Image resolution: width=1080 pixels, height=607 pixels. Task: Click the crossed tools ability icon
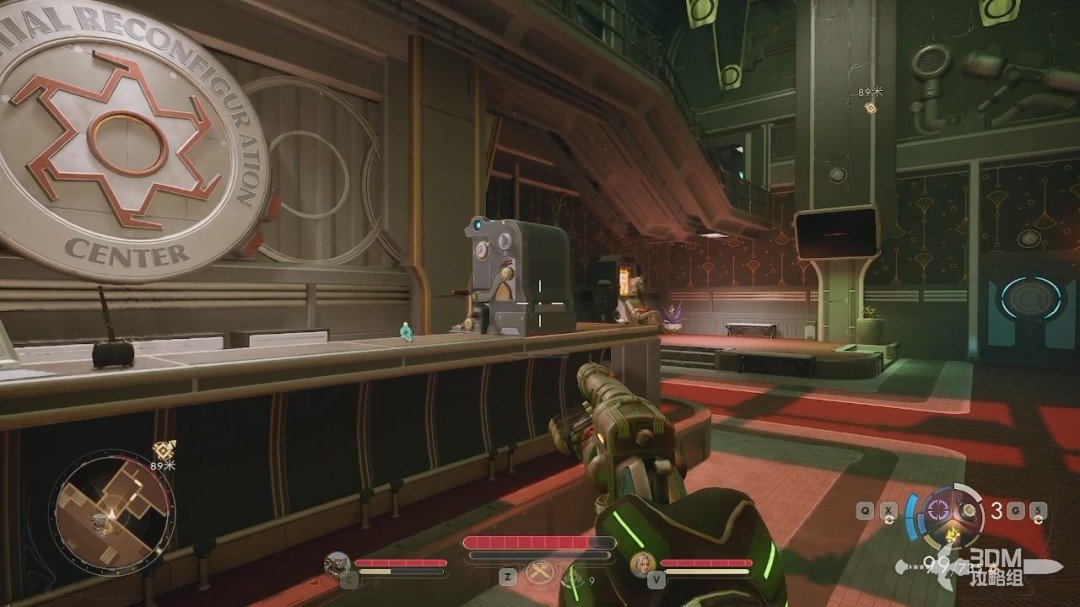[x=543, y=572]
